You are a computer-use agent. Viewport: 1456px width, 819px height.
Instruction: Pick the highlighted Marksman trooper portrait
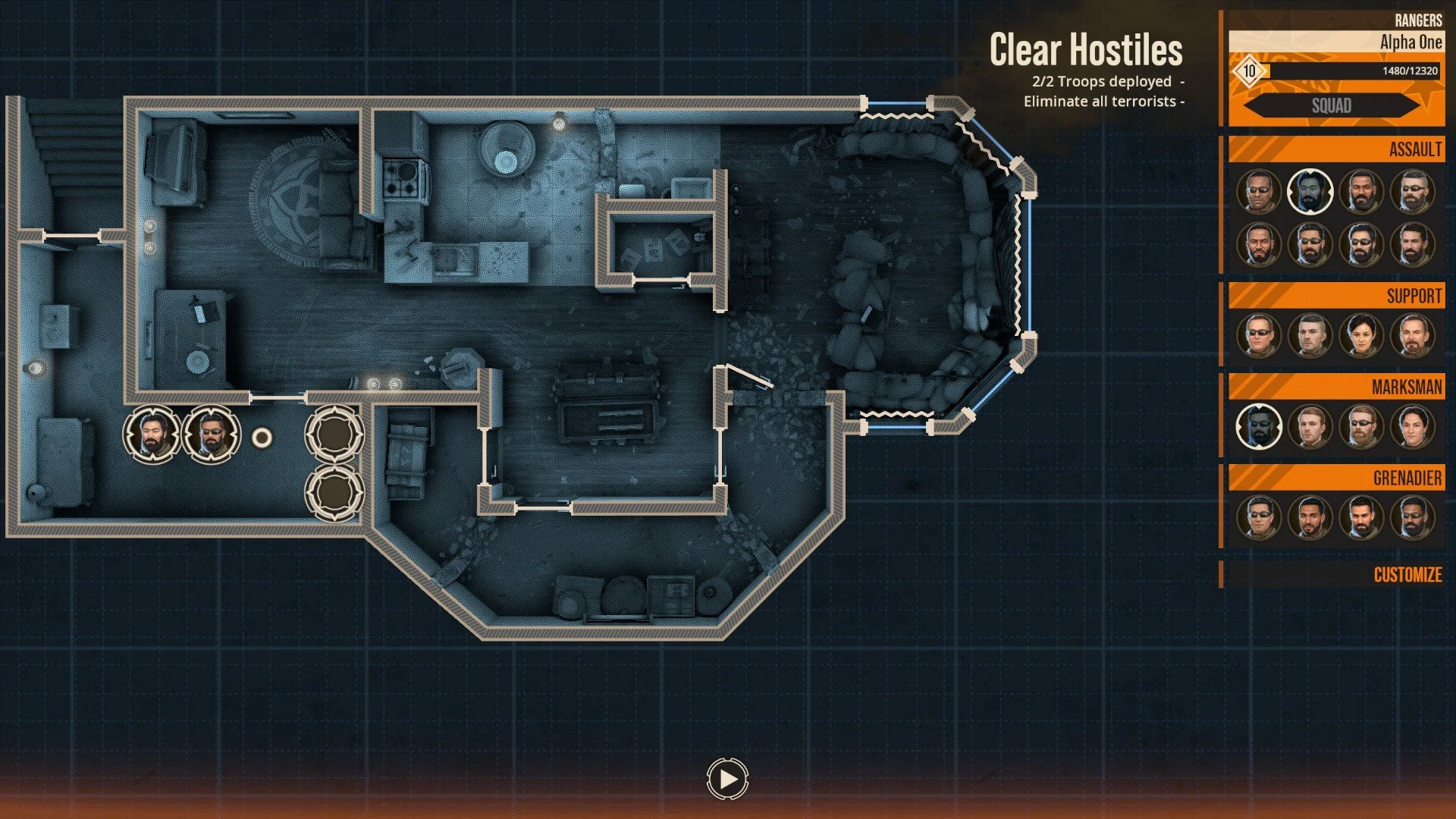tap(1259, 427)
